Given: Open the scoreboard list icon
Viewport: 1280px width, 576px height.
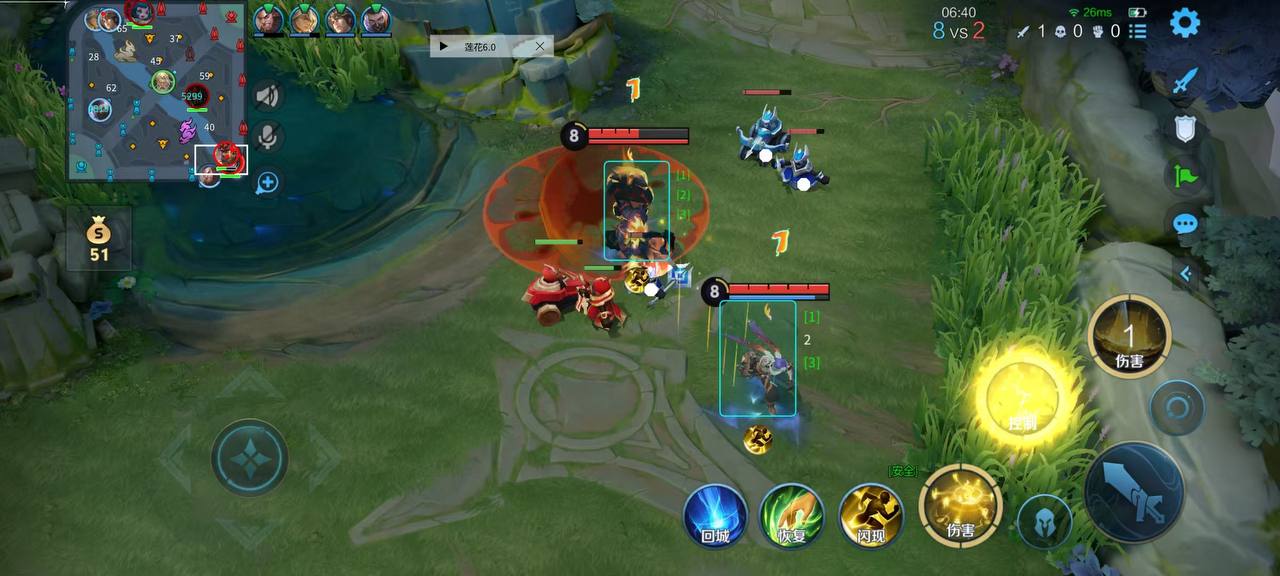Looking at the screenshot, I should tap(1138, 31).
